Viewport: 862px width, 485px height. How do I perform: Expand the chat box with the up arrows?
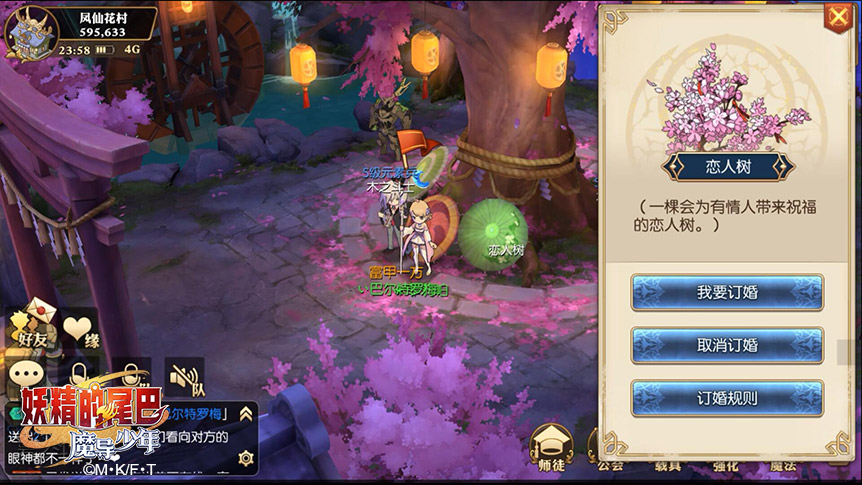coord(245,414)
